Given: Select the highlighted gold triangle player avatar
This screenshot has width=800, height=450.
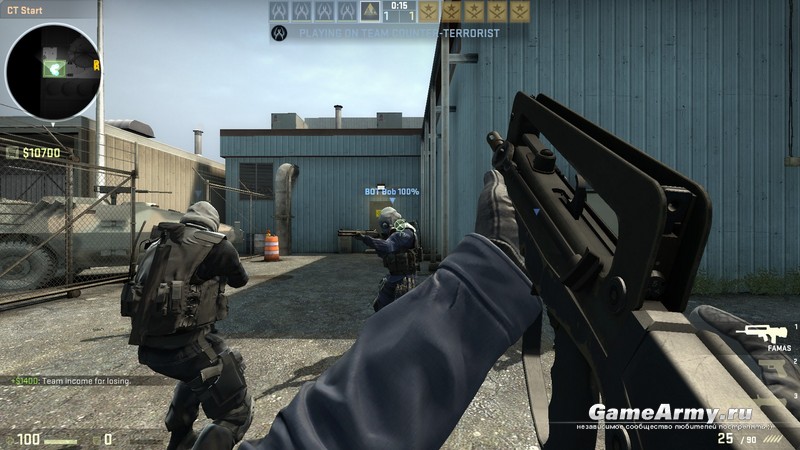Looking at the screenshot, I should [370, 11].
